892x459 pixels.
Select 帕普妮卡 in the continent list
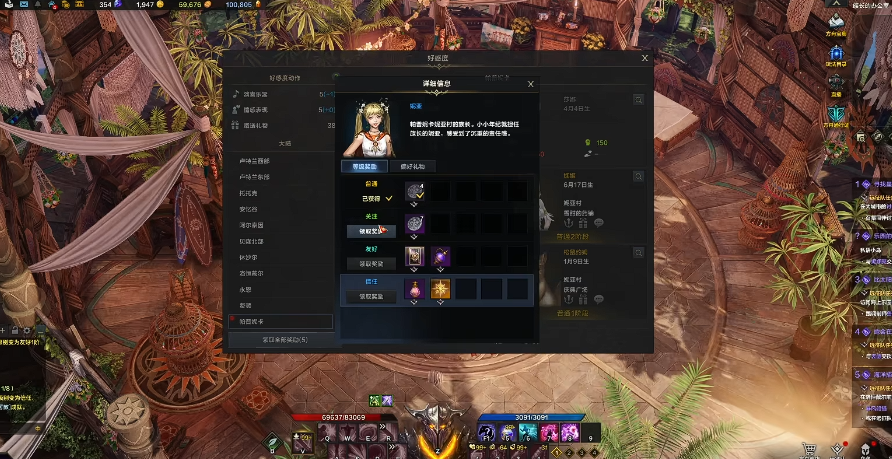[x=254, y=322]
